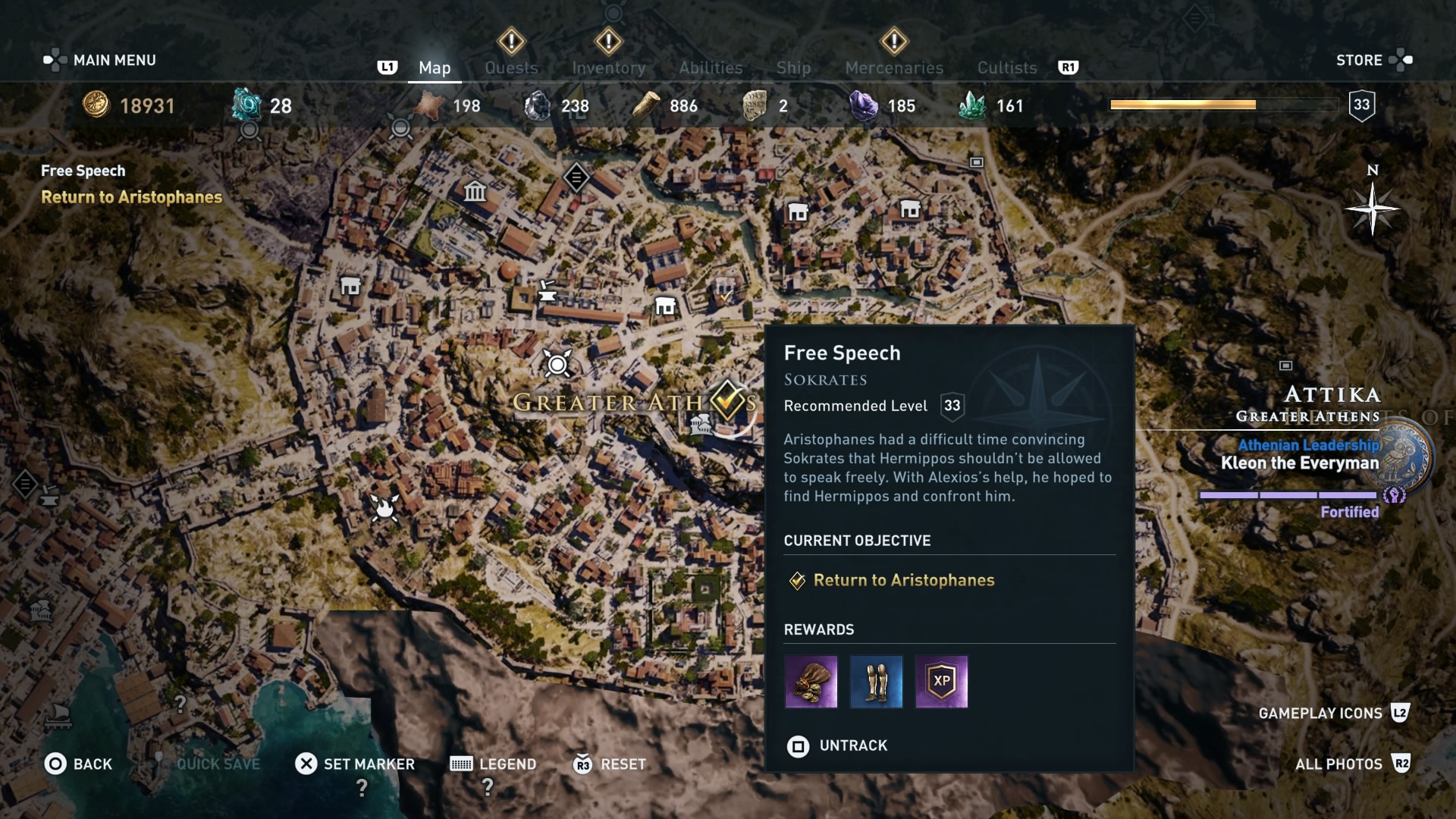Image resolution: width=1456 pixels, height=819 pixels.
Task: Open the Inventory tab
Action: click(608, 67)
